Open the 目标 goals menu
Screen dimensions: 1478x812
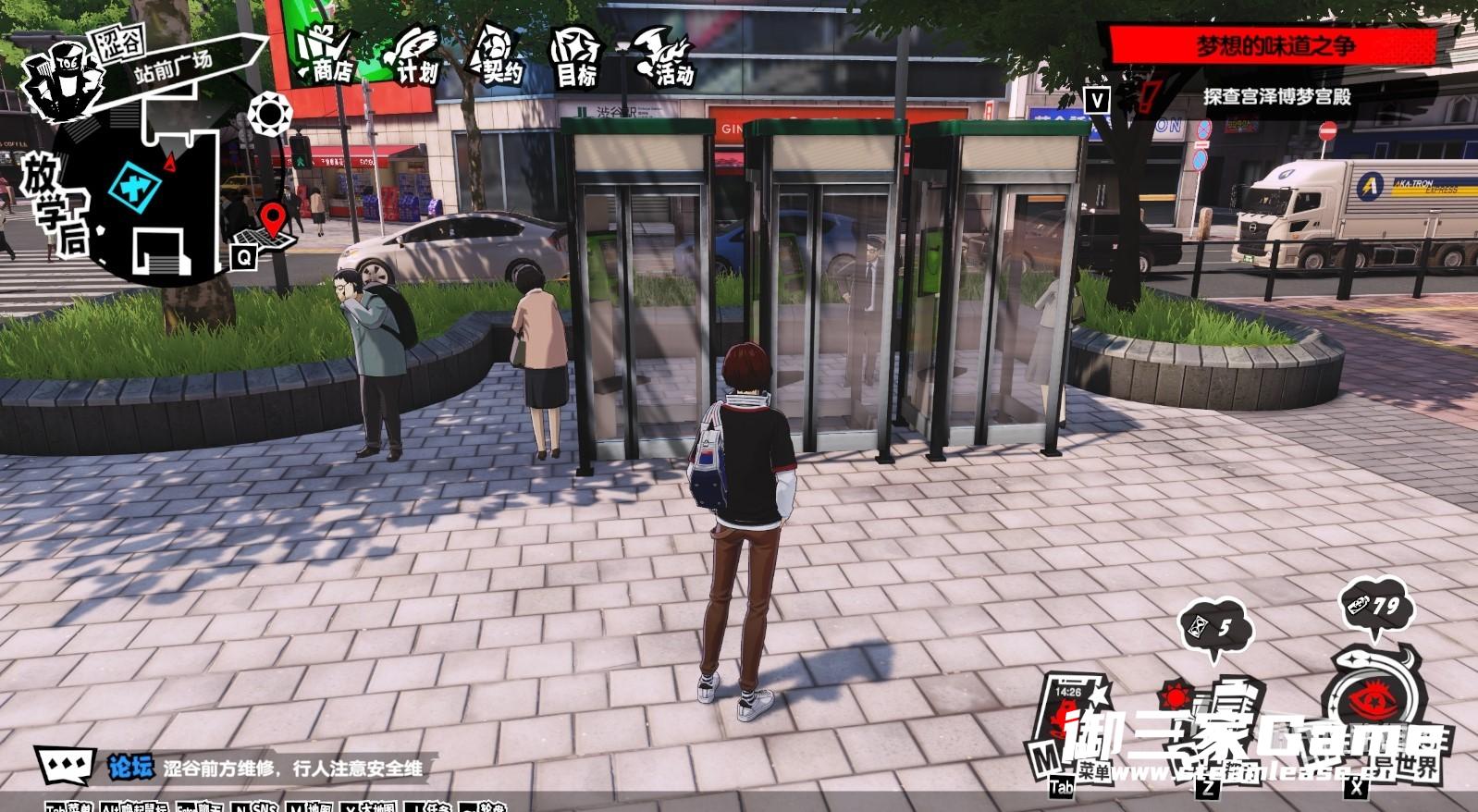[577, 59]
